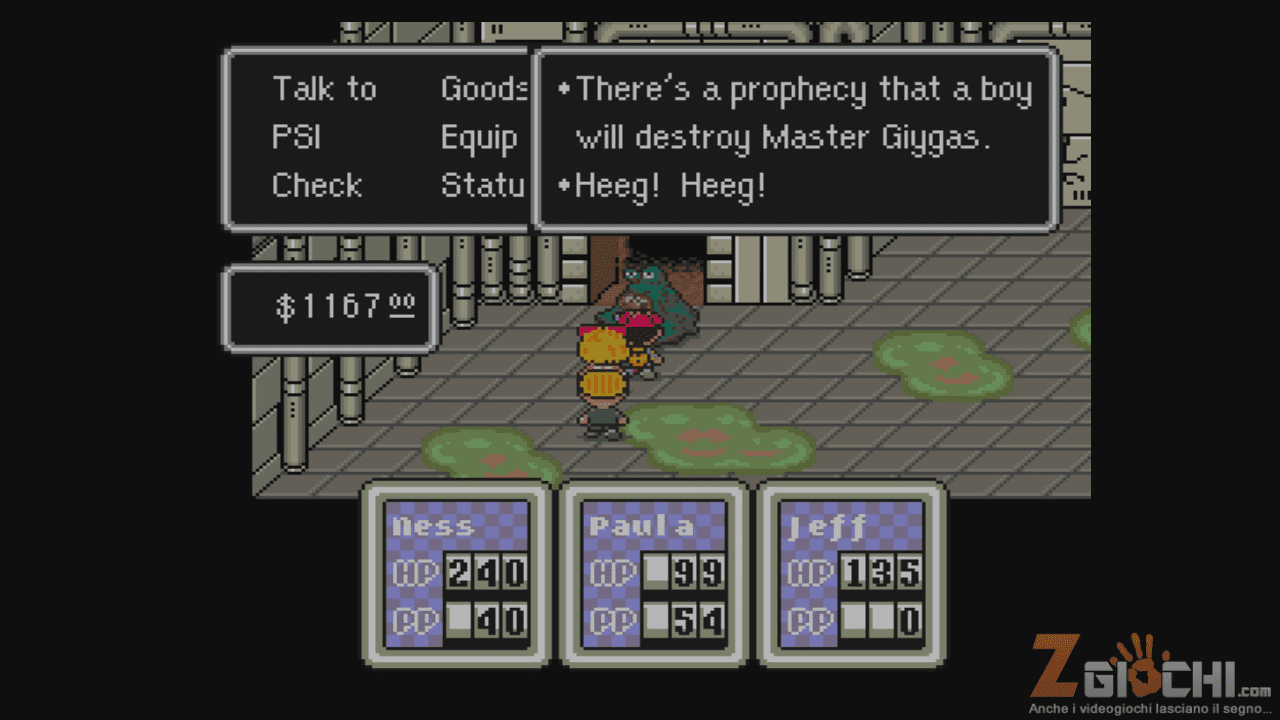
Task: Open the PSI menu
Action: click(x=296, y=138)
